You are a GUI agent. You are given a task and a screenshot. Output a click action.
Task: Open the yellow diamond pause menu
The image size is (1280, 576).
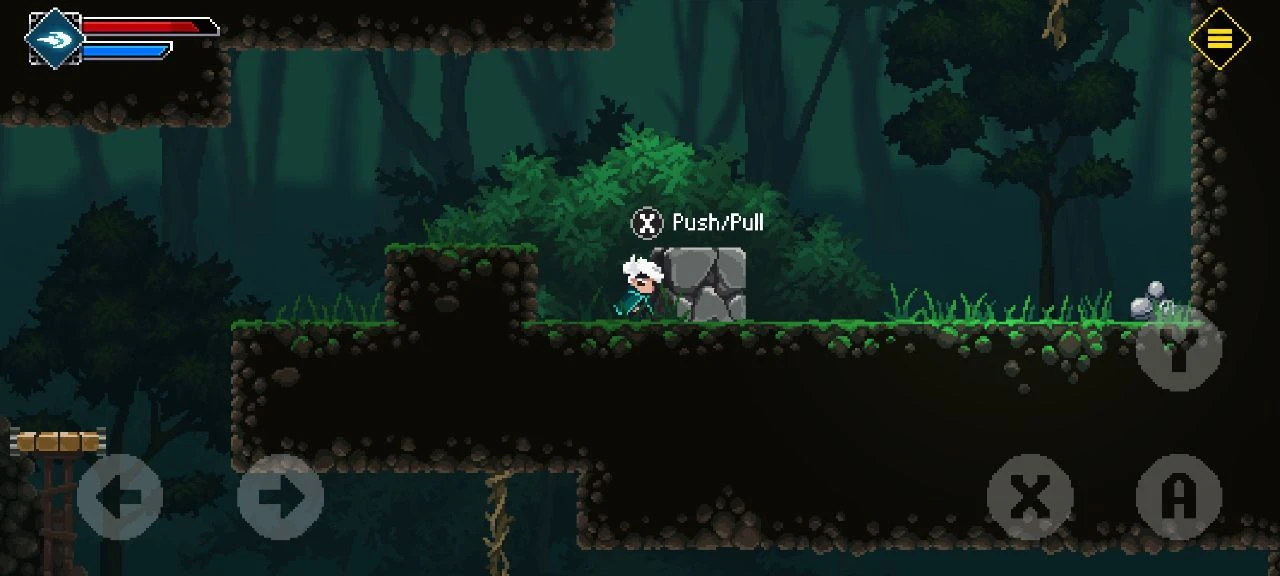[1219, 39]
